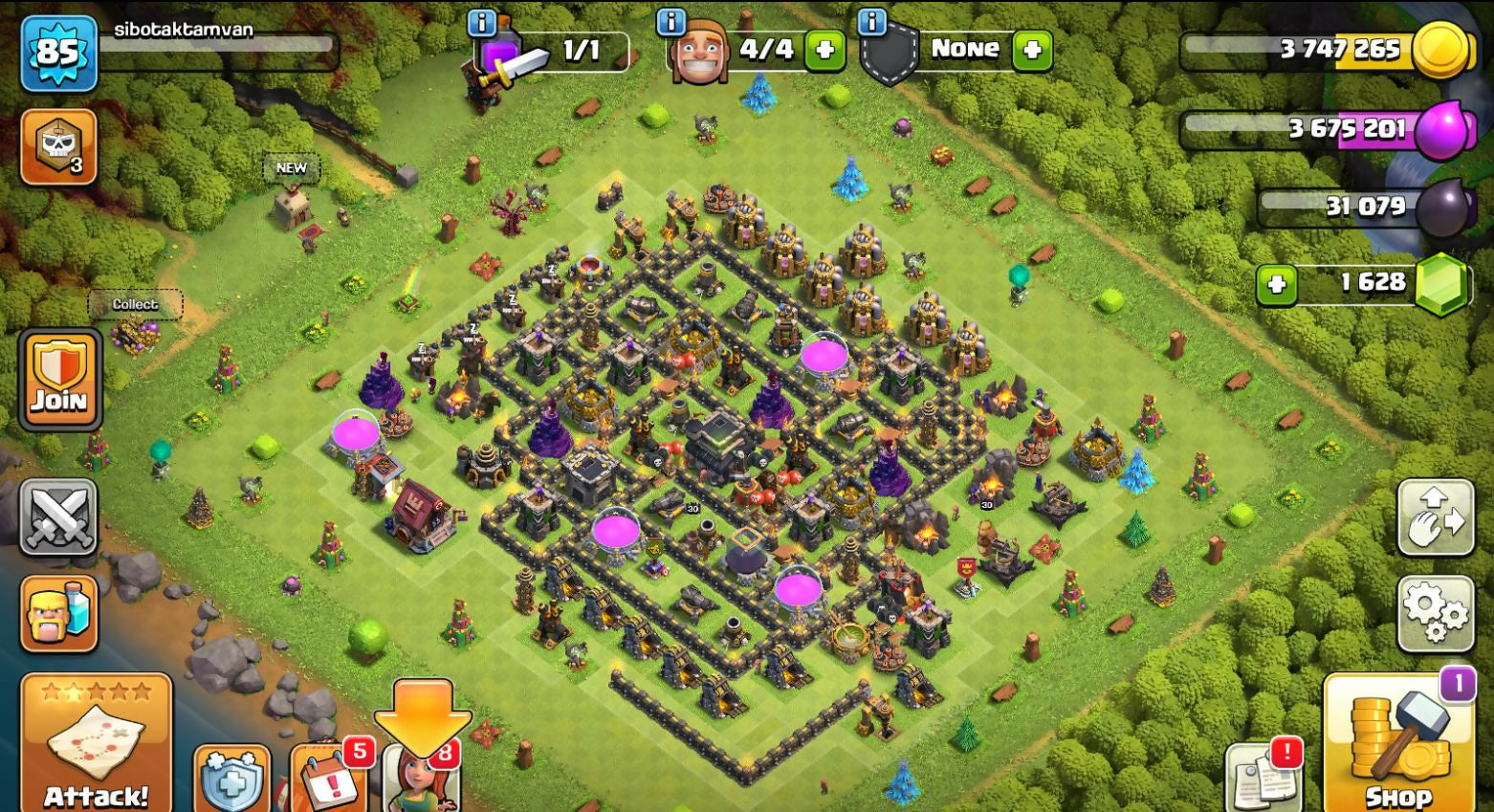1494x812 pixels.
Task: Add builders with the green plus button
Action: pyautogui.click(x=824, y=50)
